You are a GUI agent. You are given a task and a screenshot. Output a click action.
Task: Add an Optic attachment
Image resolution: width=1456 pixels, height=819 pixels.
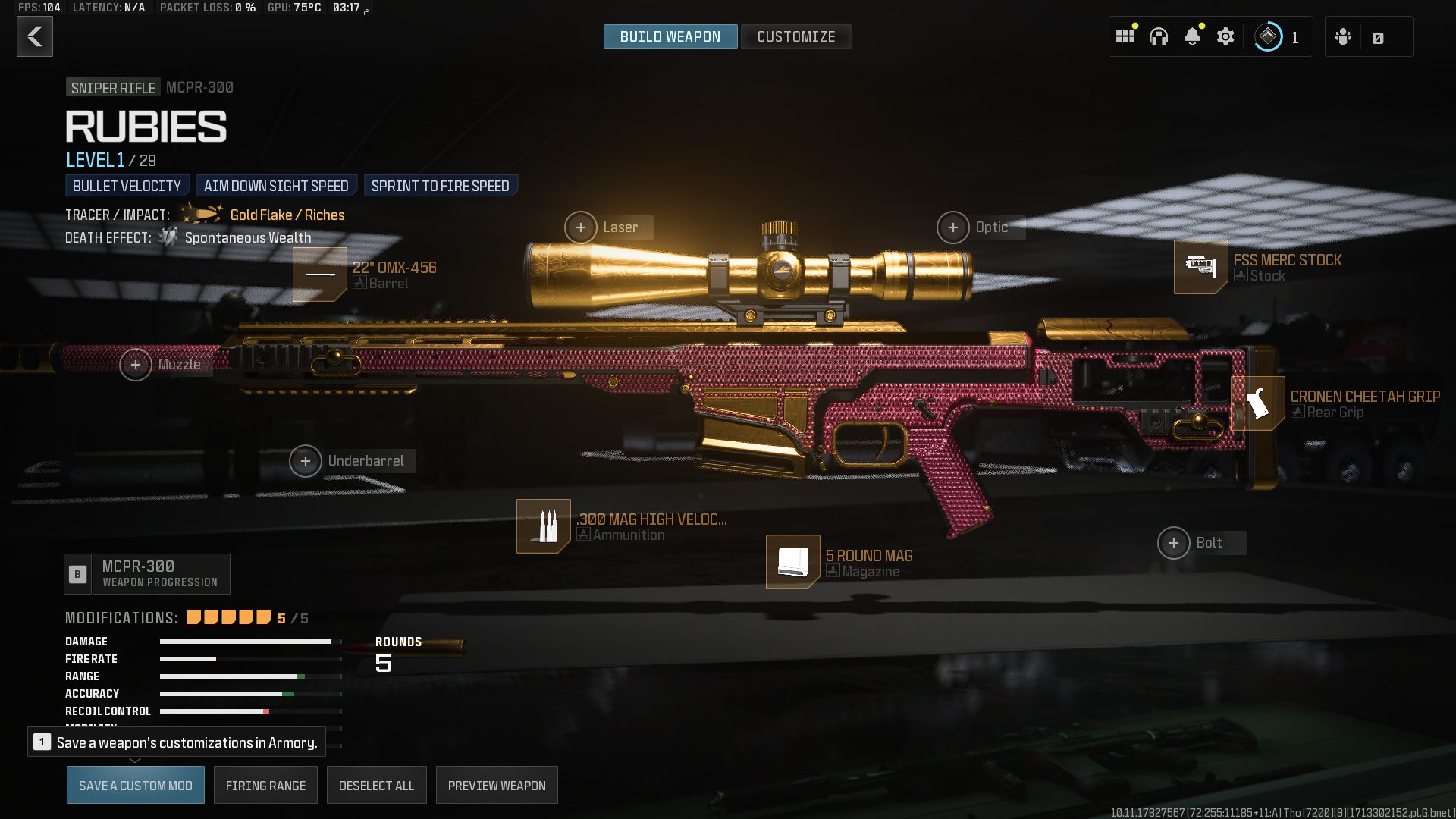tap(953, 227)
